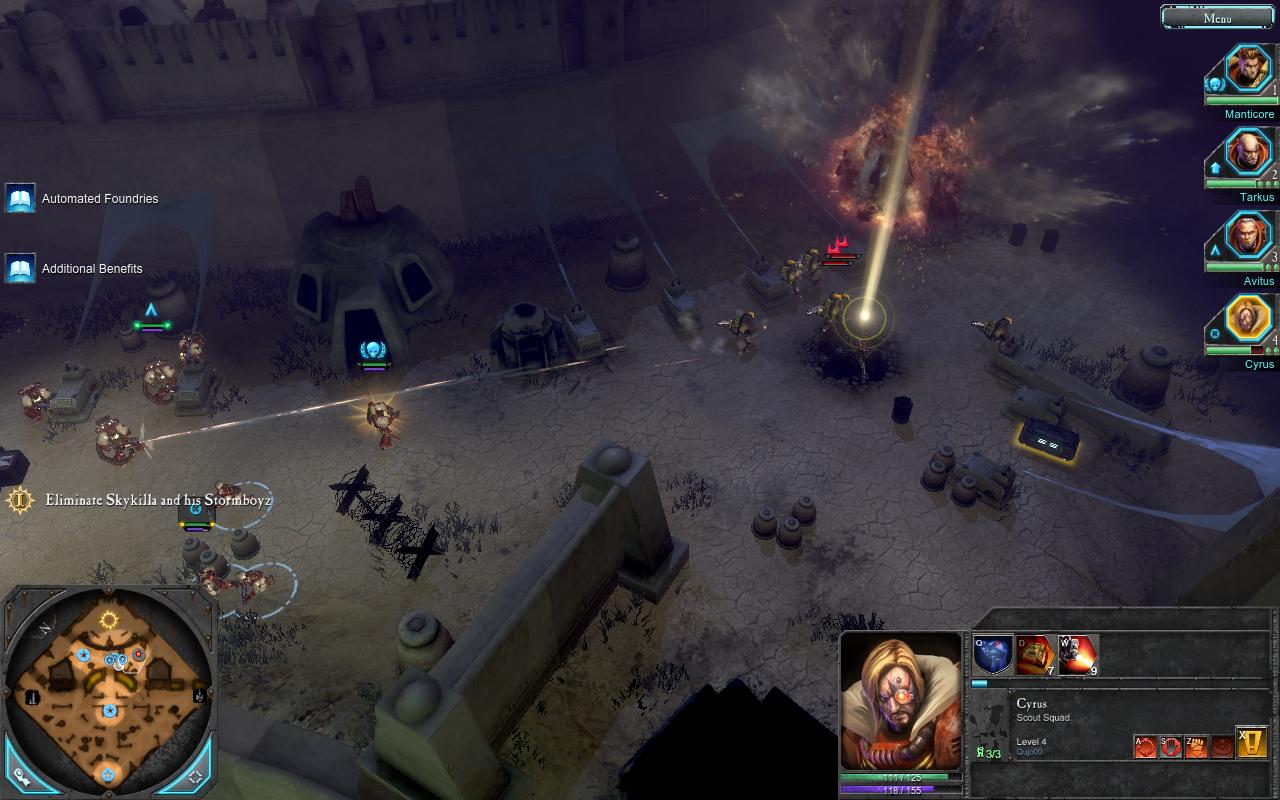
Task: Open the Menu button
Action: tap(1217, 17)
